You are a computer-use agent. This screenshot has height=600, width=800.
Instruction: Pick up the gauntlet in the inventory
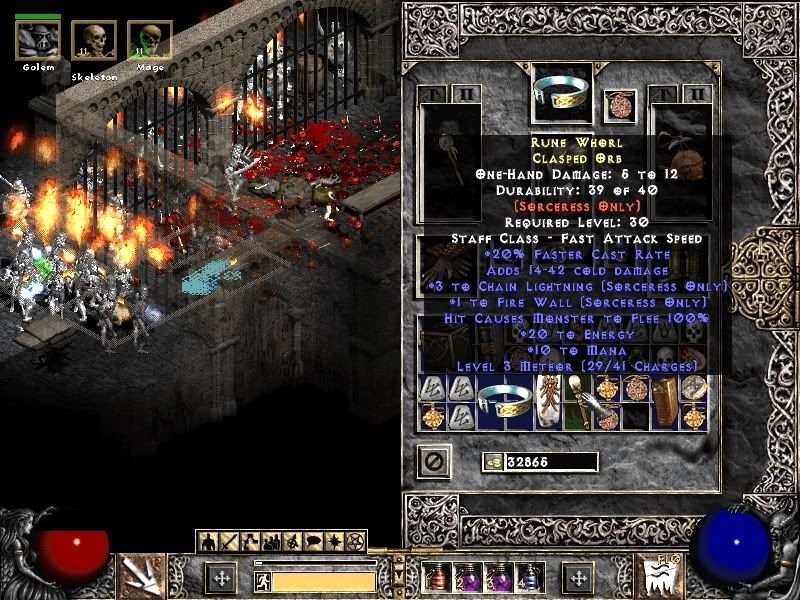tap(605, 403)
